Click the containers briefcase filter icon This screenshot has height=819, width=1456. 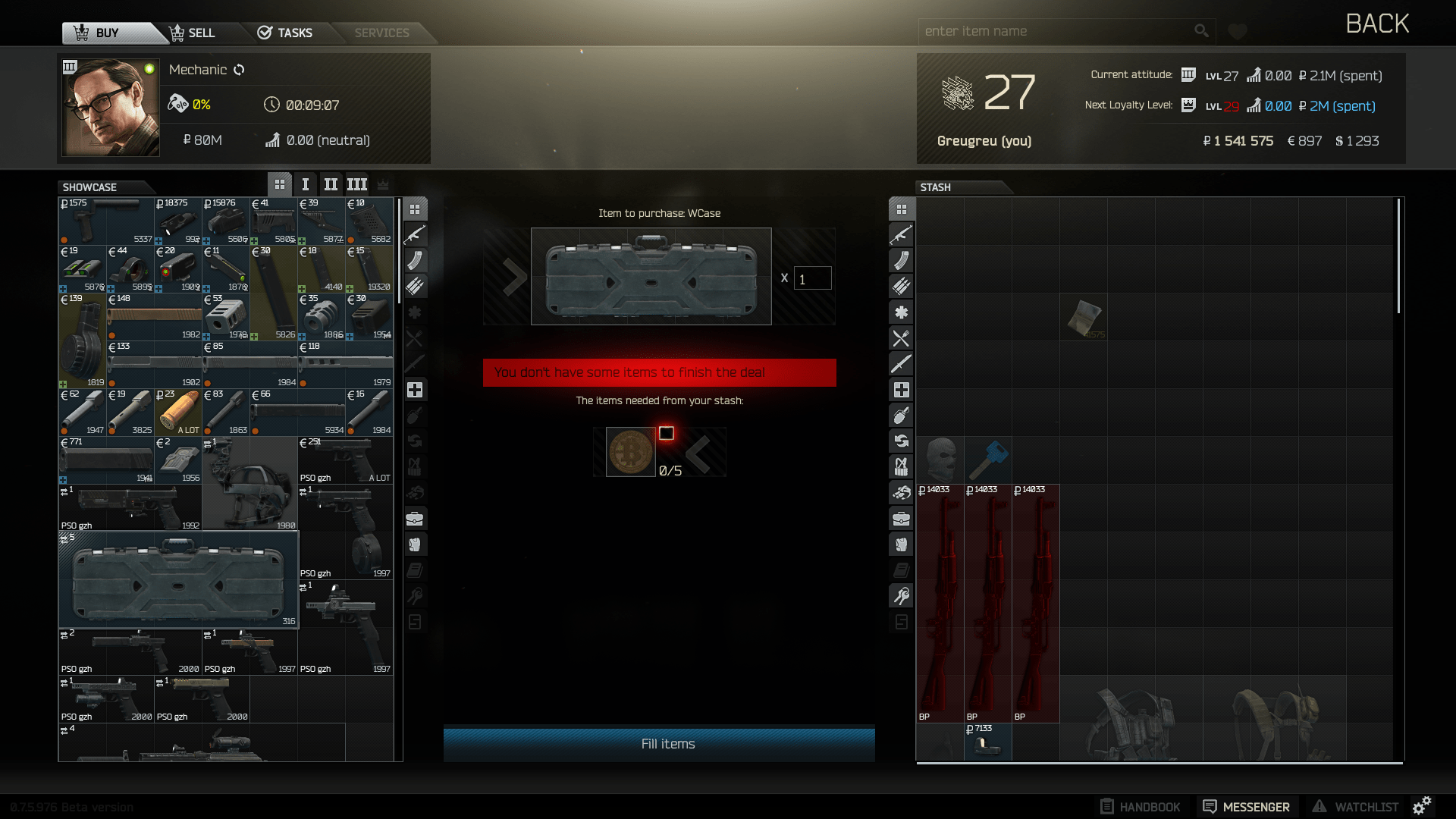coord(415,519)
